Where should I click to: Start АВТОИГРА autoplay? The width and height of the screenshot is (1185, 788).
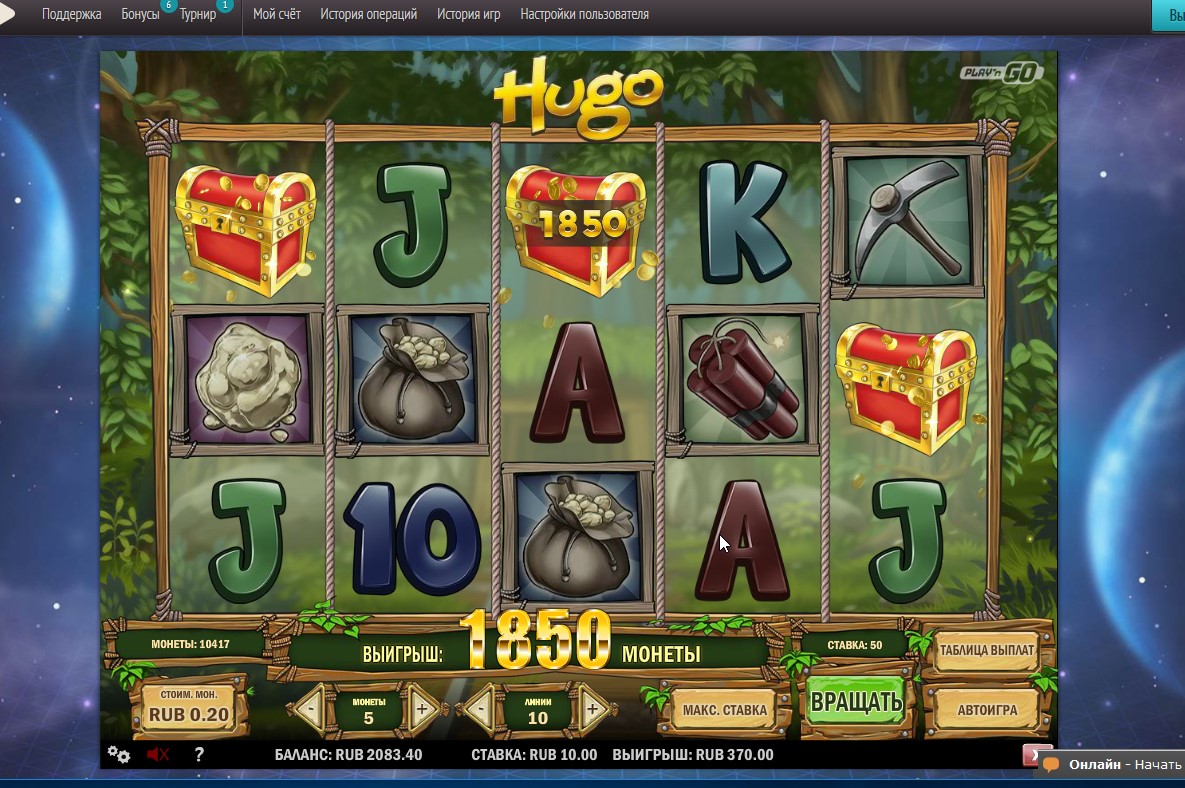click(986, 710)
